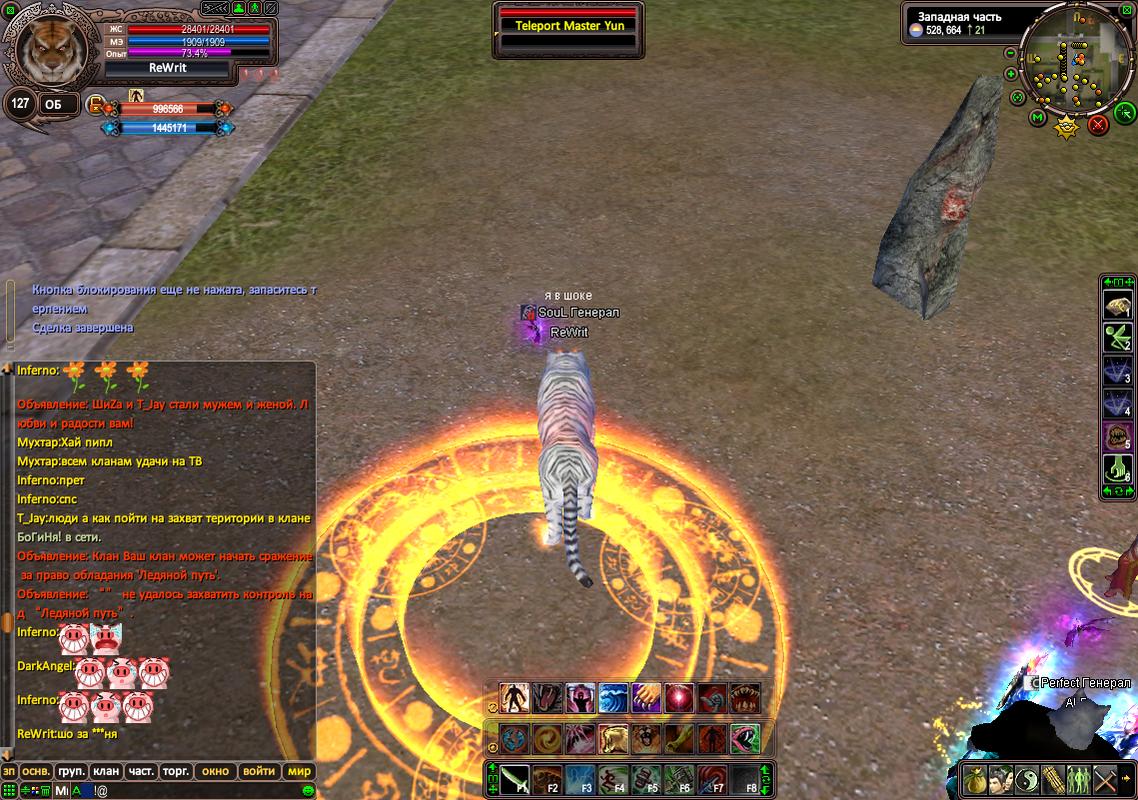Zoom out the minimap with the minus button
The height and width of the screenshot is (800, 1138).
(x=1010, y=53)
